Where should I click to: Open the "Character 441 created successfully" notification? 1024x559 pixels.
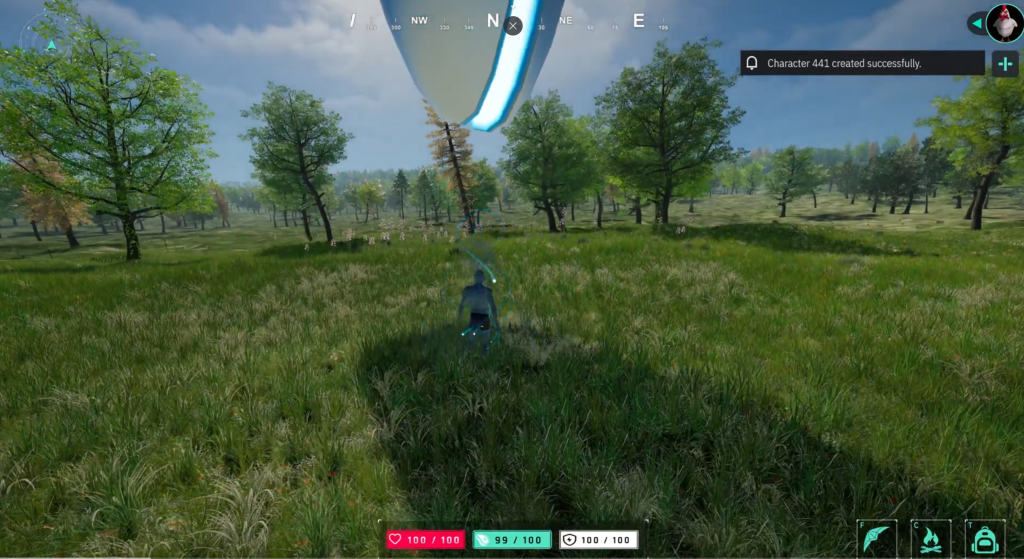click(x=862, y=63)
